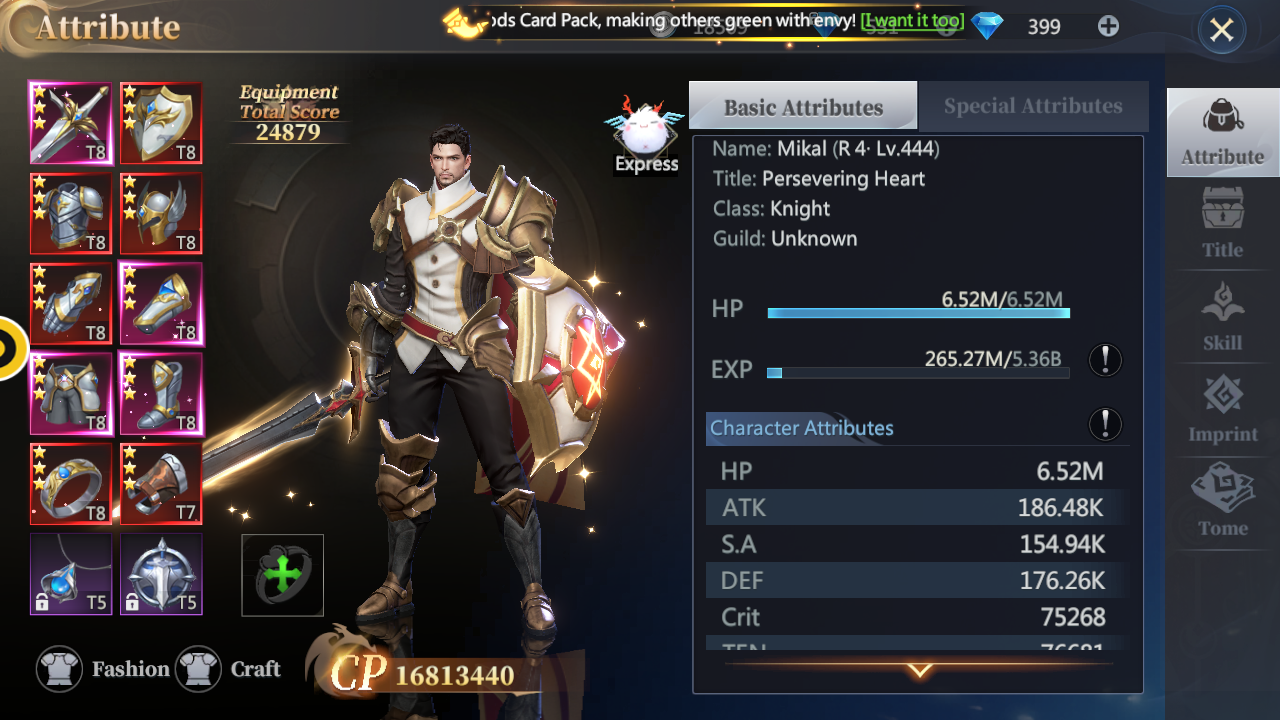Add diamonds with the plus button

click(x=1108, y=27)
